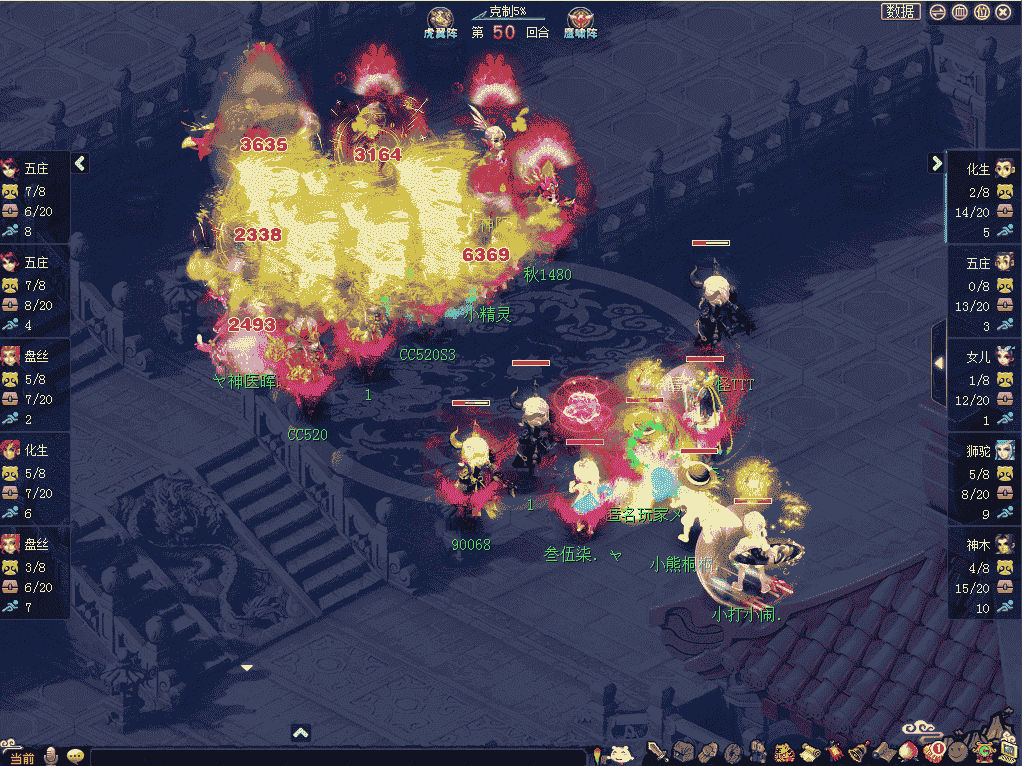Click the swap arrows button at top right
This screenshot has height=766, width=1022.
938,12
